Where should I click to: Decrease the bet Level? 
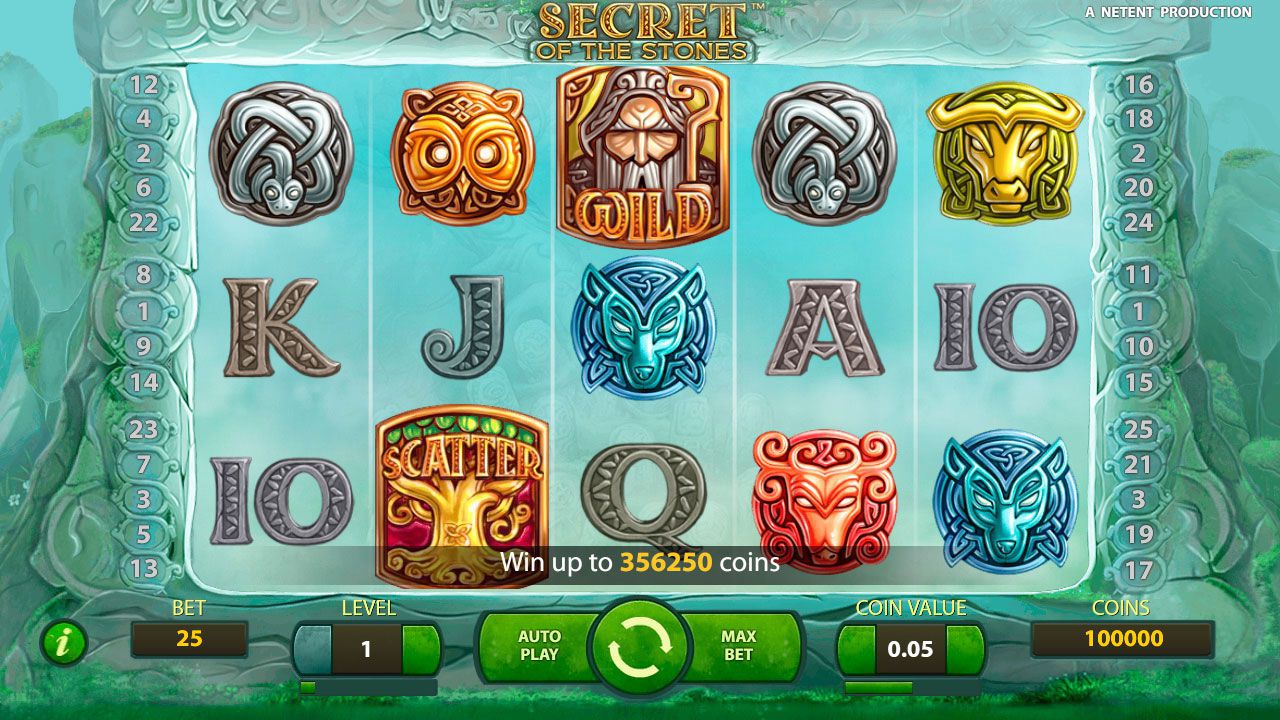point(313,649)
